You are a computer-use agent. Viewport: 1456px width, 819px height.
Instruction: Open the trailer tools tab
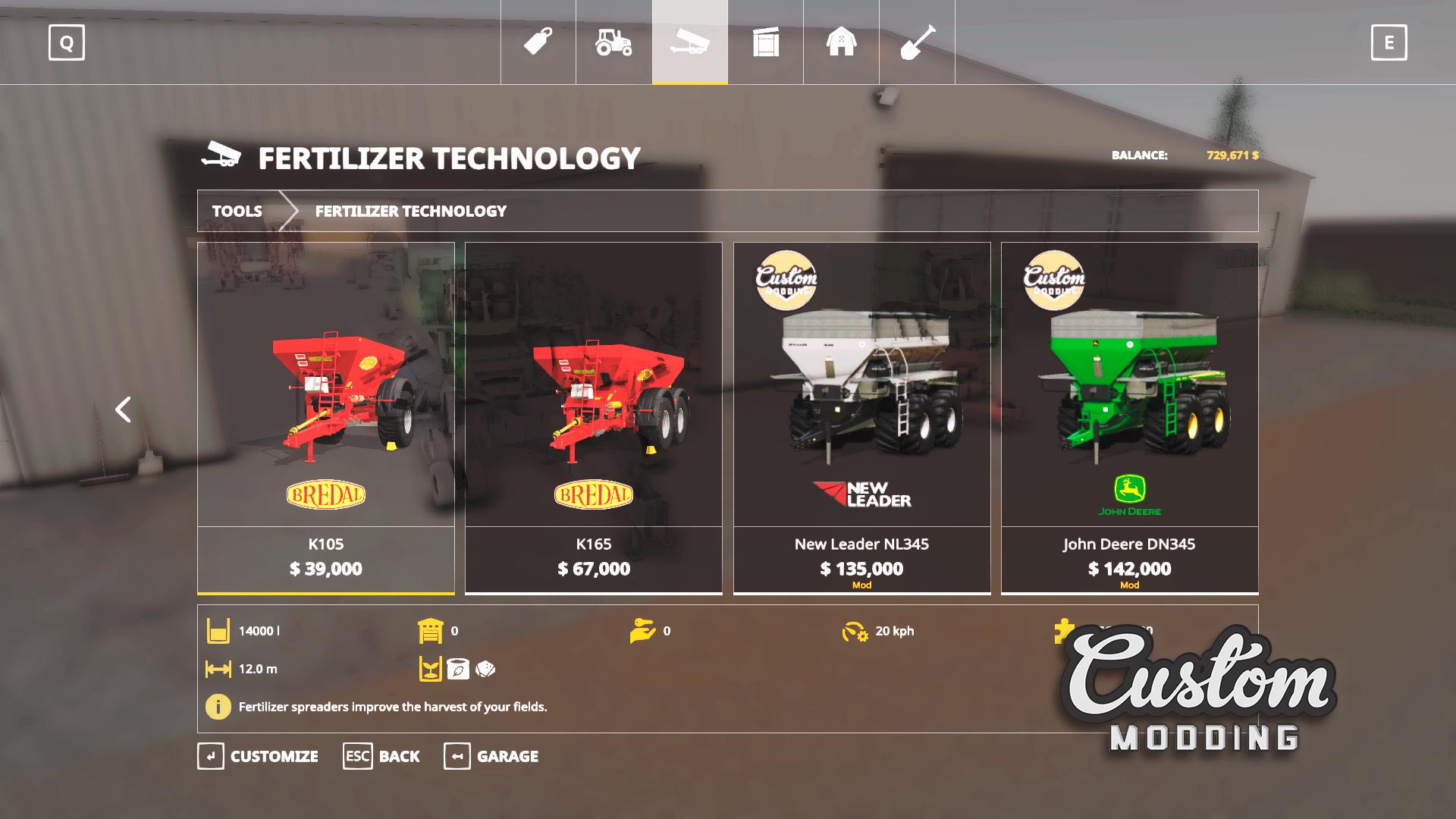click(690, 42)
